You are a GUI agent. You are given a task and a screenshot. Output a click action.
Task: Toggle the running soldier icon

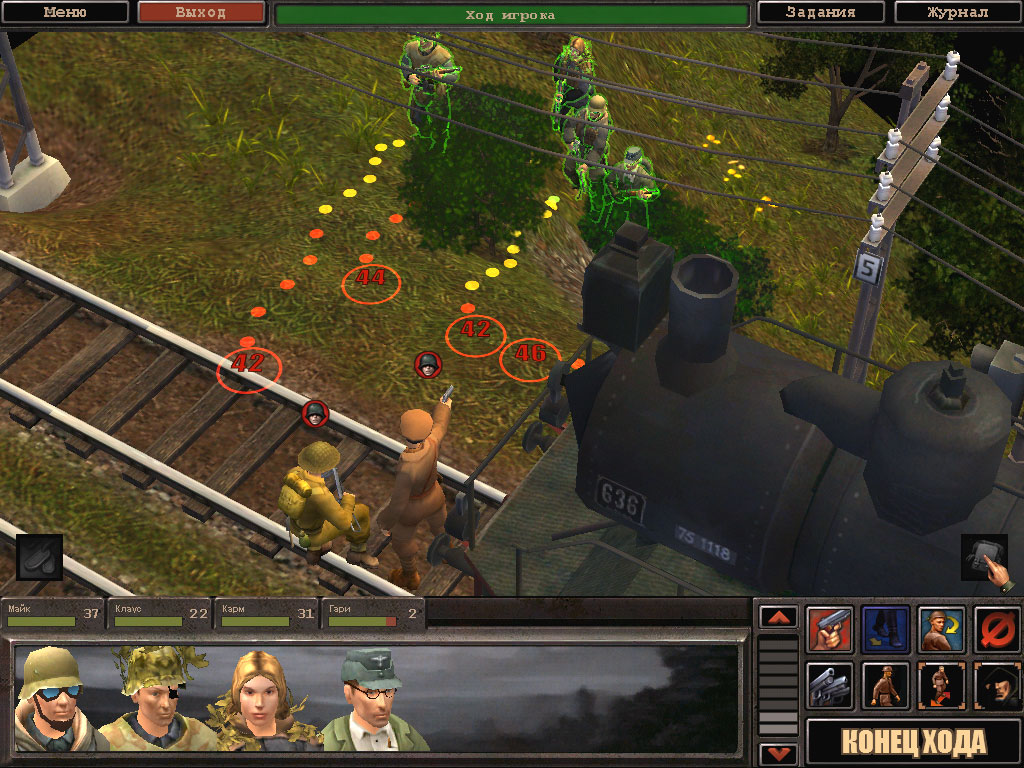(x=942, y=686)
